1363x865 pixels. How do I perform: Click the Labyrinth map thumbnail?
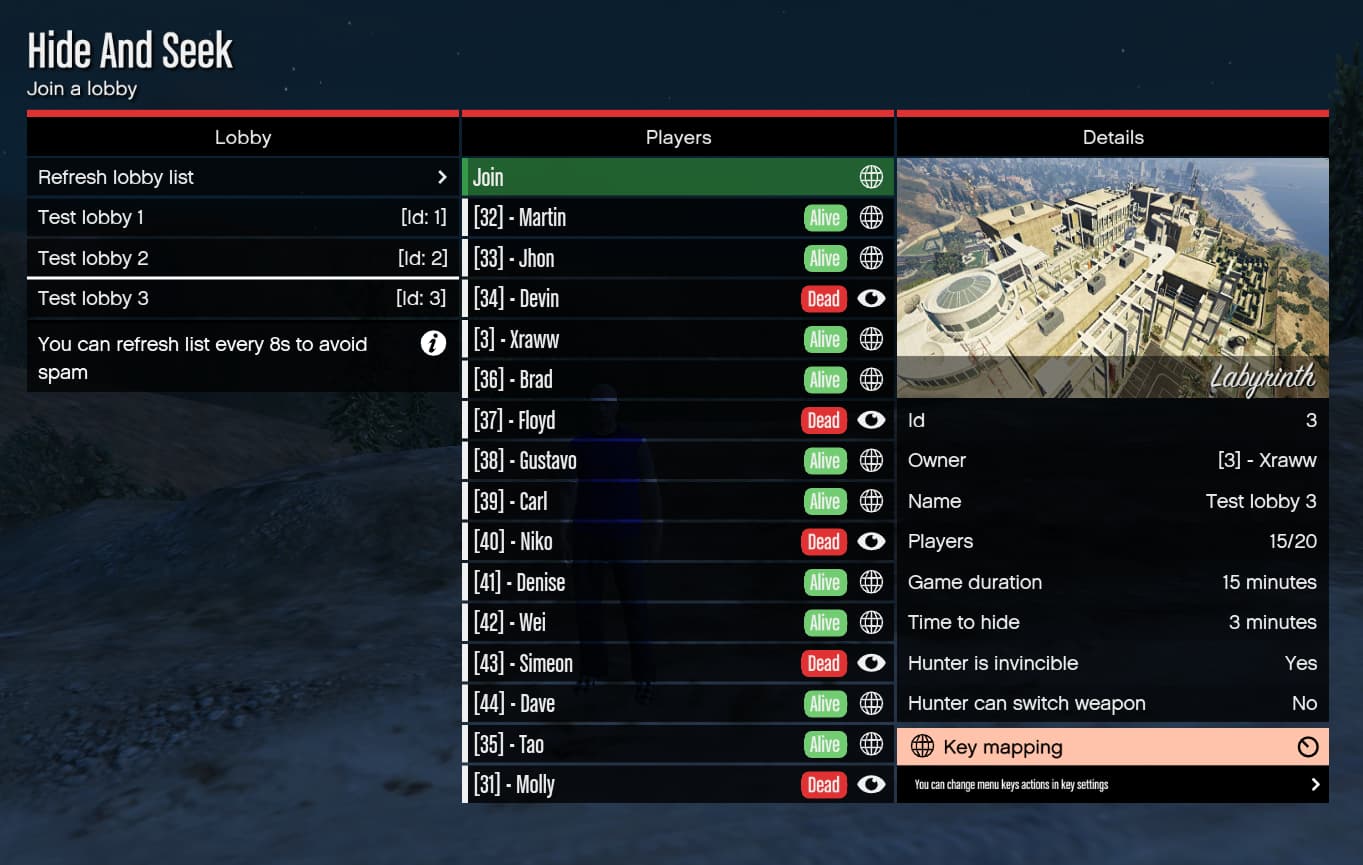pos(1112,277)
